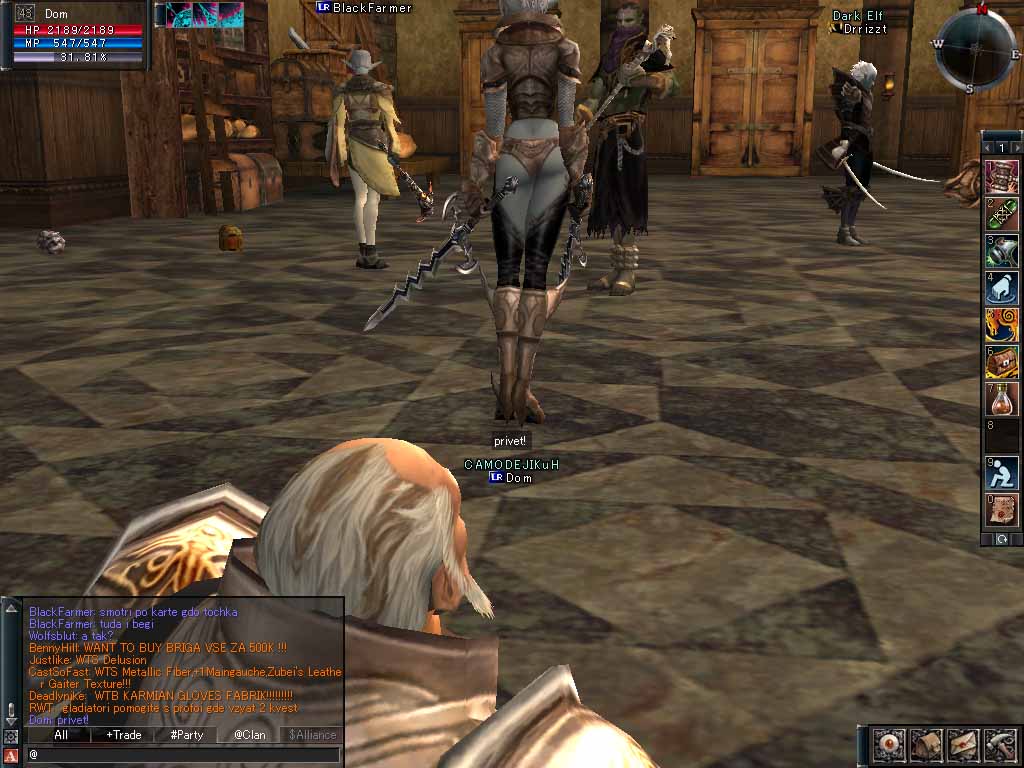
Task: Use the green bandage item in slot 2
Action: pos(1002,214)
